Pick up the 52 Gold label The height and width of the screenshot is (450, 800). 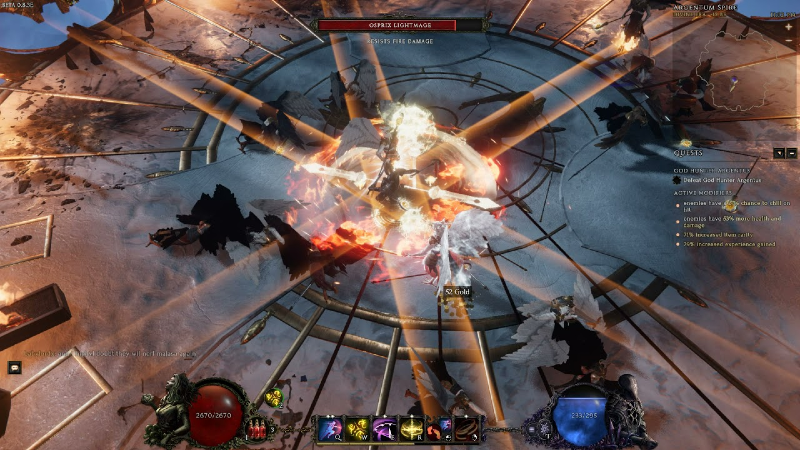[457, 291]
